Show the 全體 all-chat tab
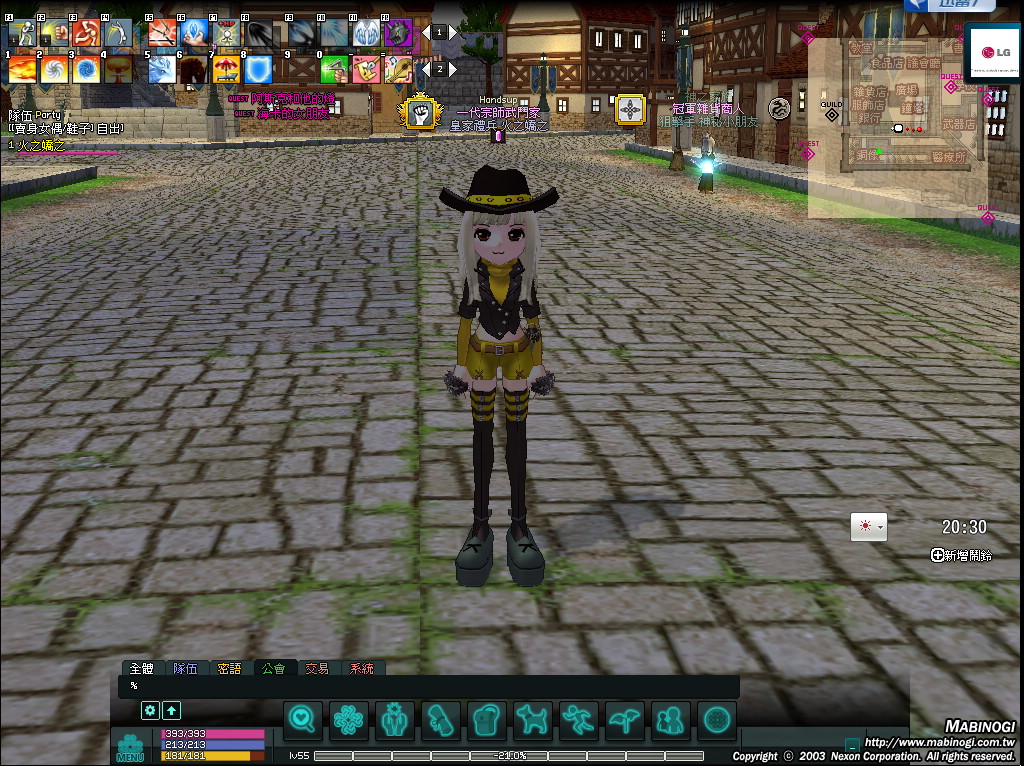The width and height of the screenshot is (1024, 766). (141, 668)
